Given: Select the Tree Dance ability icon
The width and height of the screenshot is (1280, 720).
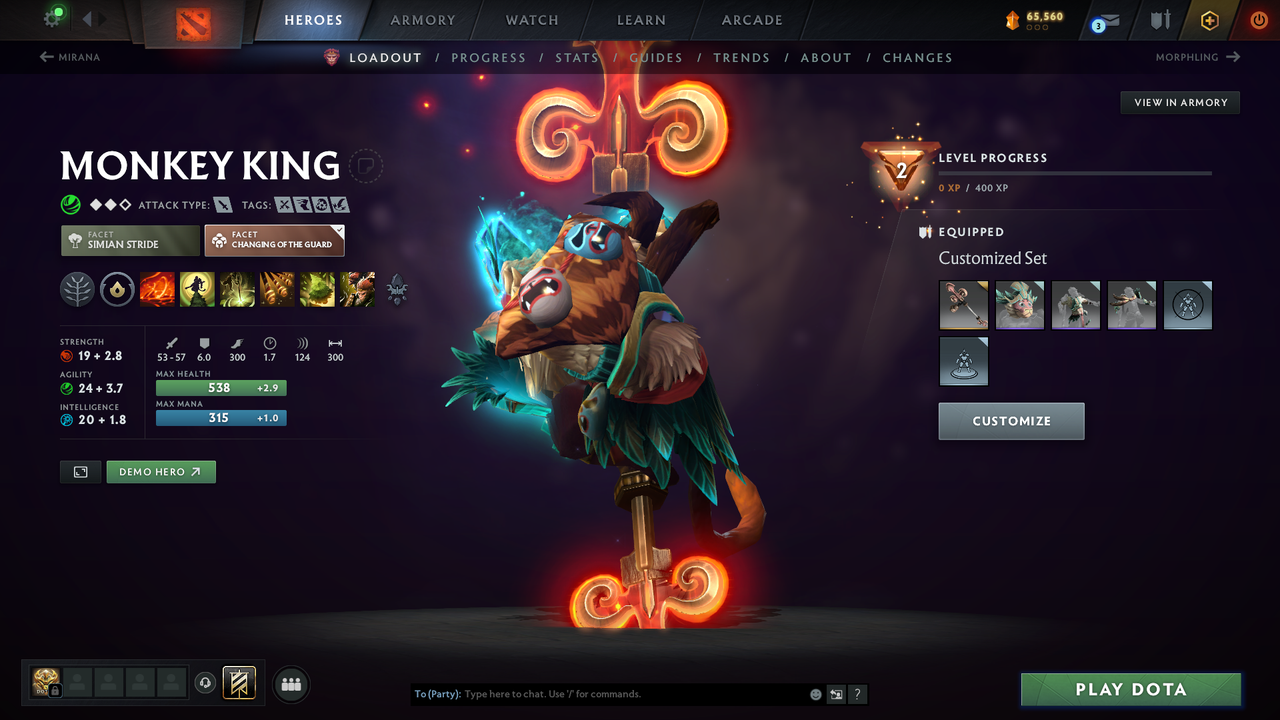Looking at the screenshot, I should click(198, 290).
